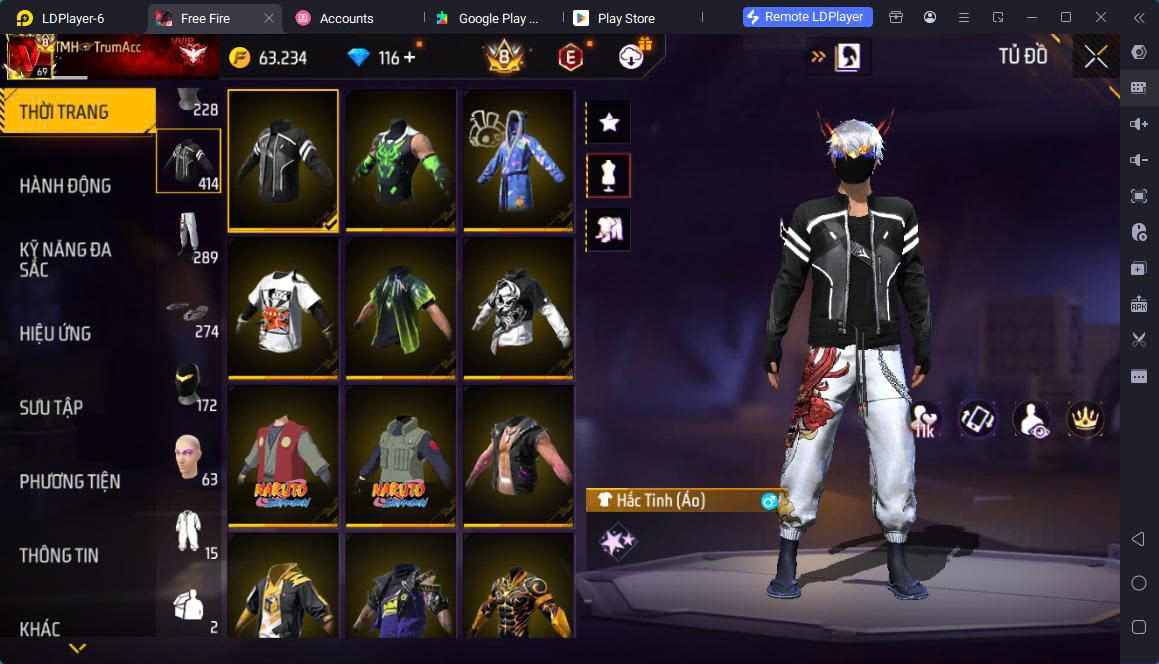The height and width of the screenshot is (664, 1159).
Task: Click the crown icon beside the character
Action: (1084, 419)
